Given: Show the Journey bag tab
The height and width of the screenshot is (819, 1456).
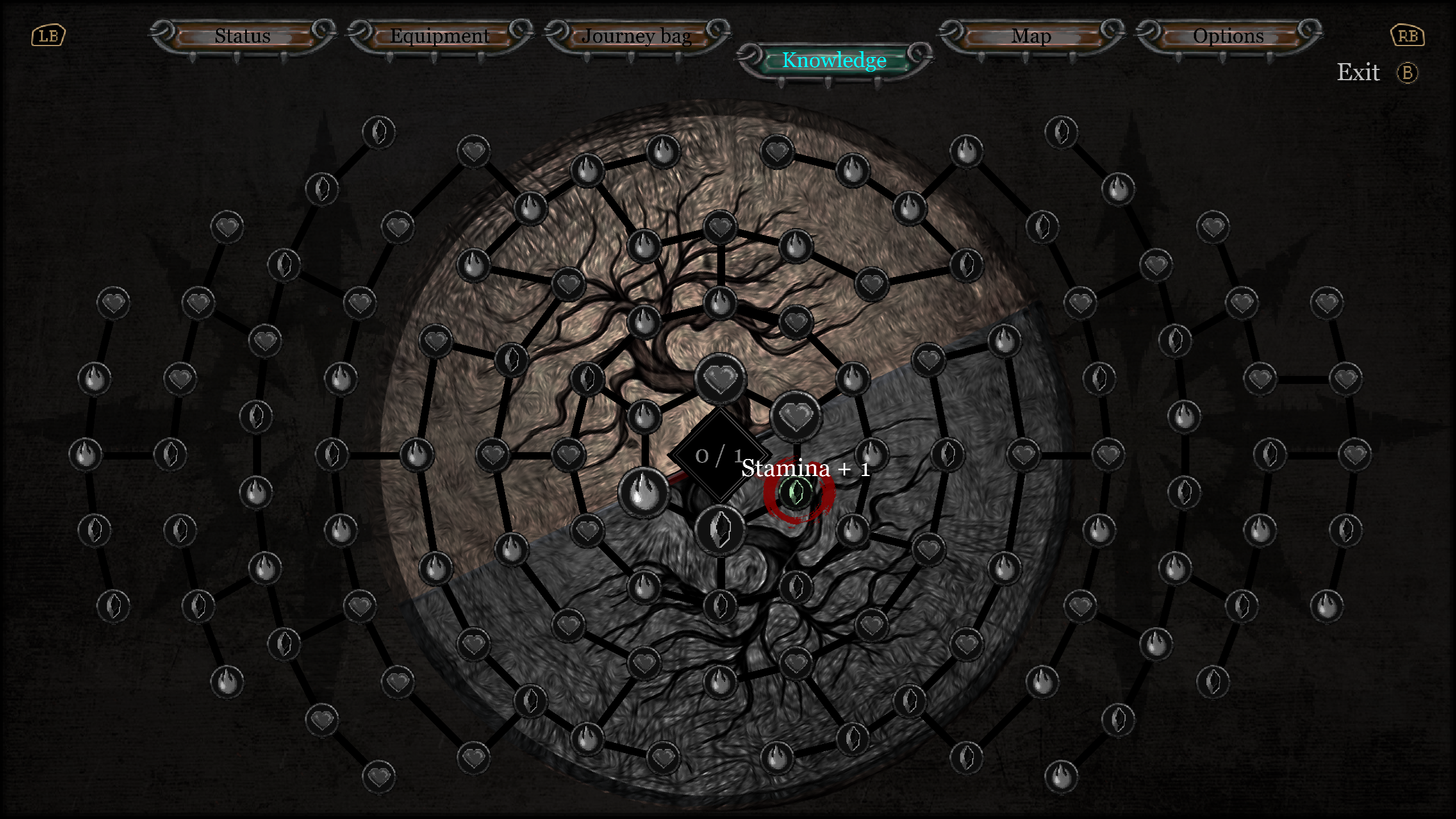Looking at the screenshot, I should (636, 36).
